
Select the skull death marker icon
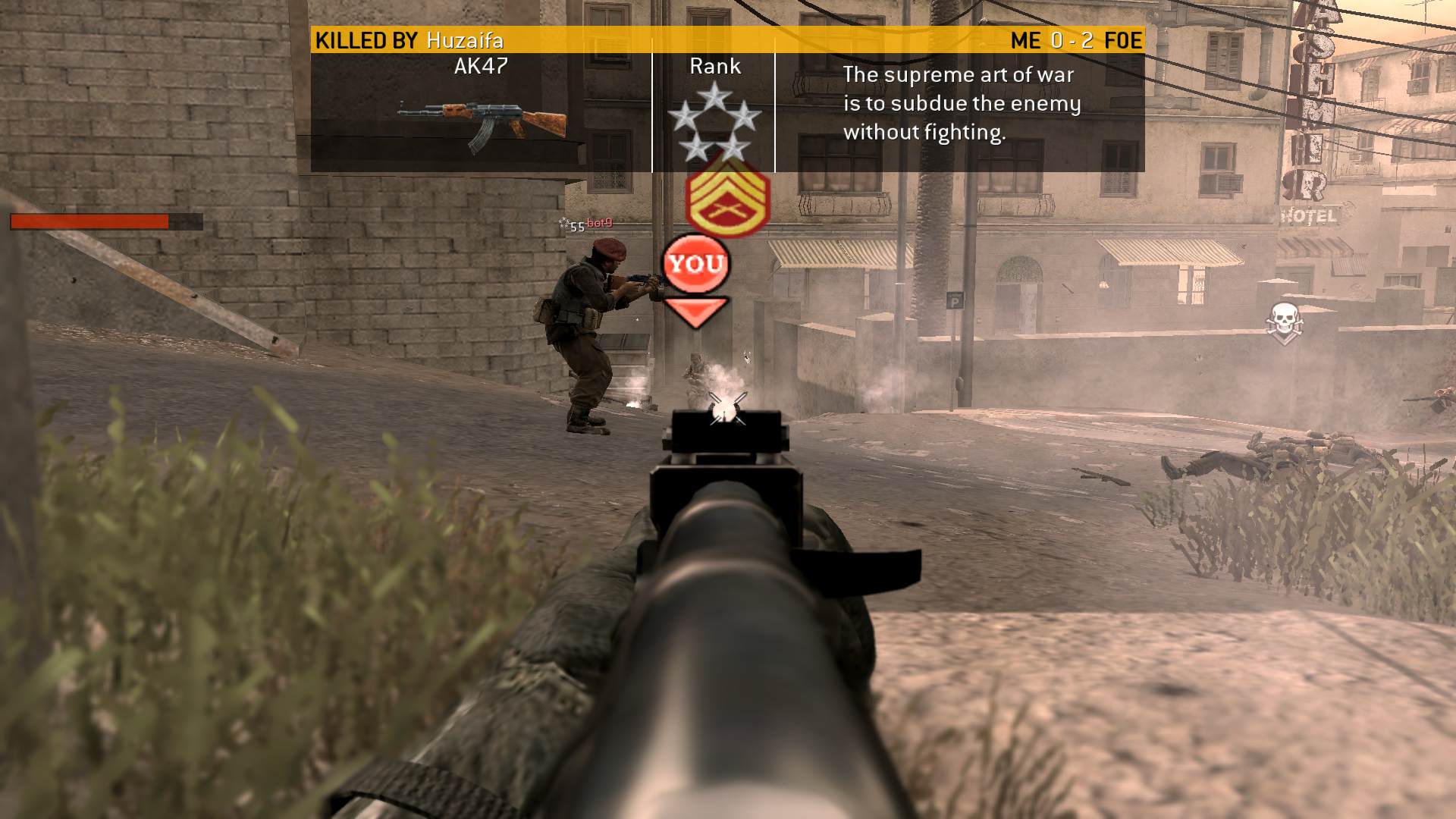point(1283,322)
